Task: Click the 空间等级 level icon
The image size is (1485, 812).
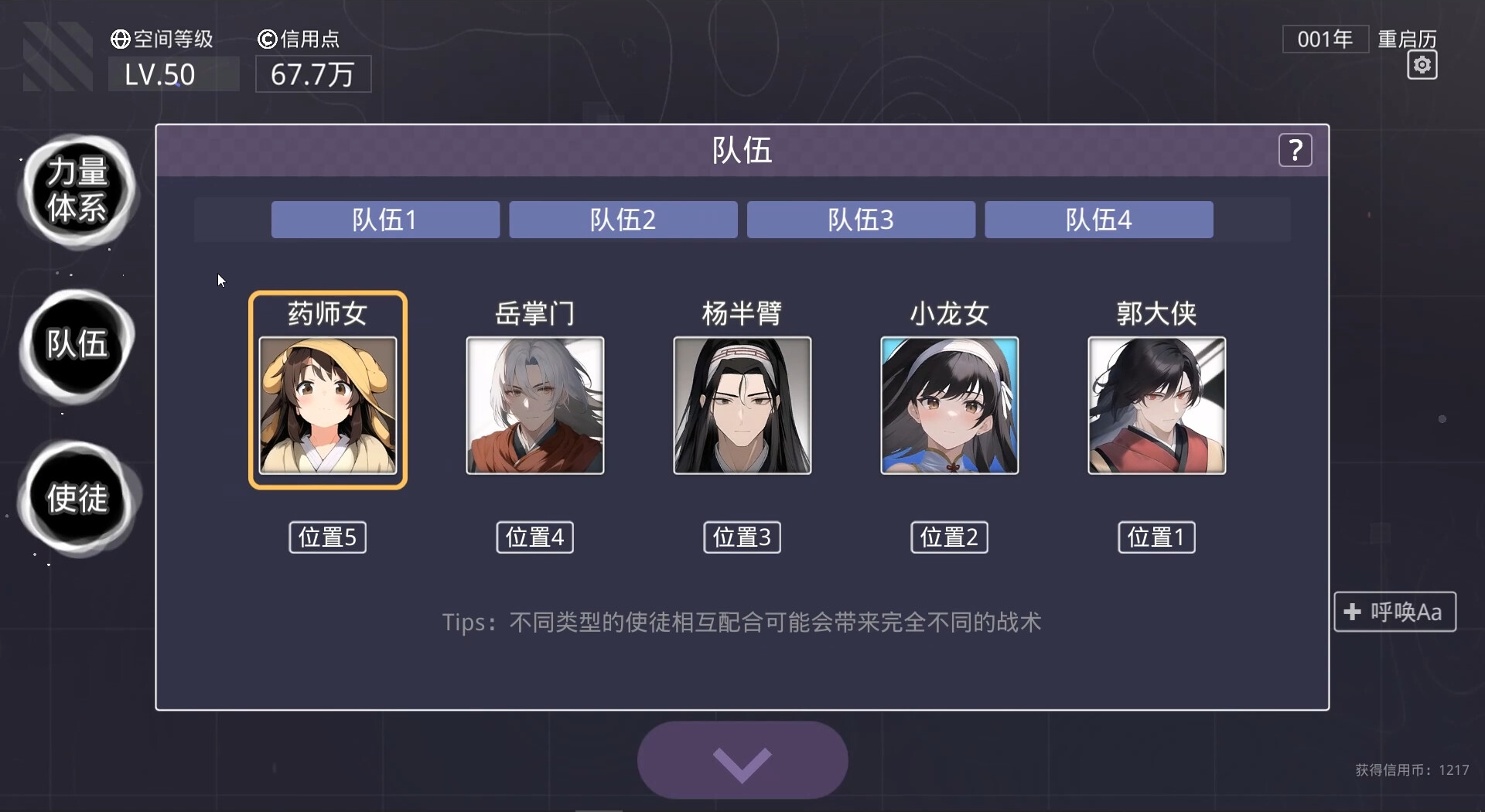Action: [119, 39]
